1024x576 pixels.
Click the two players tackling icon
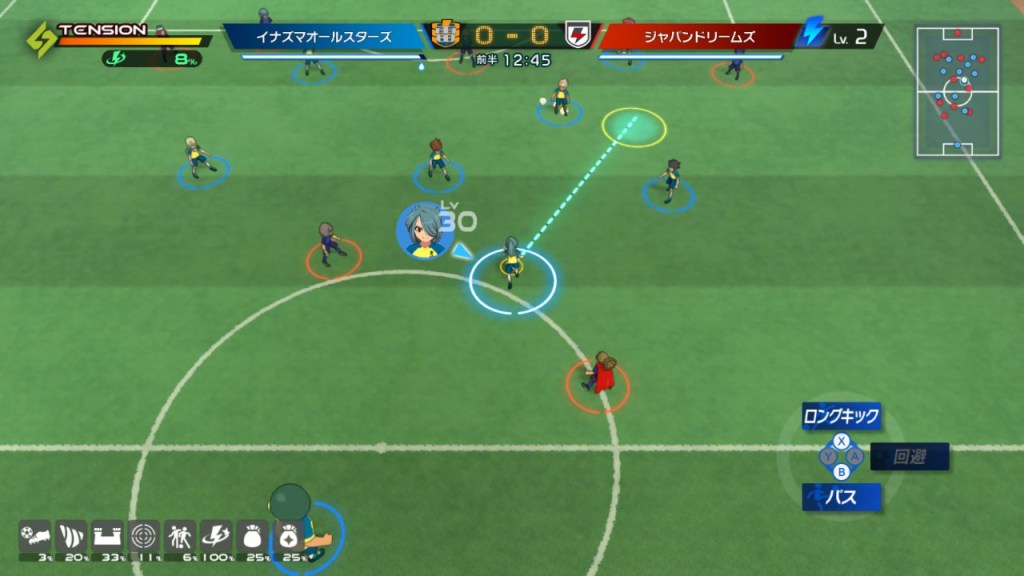coord(181,536)
